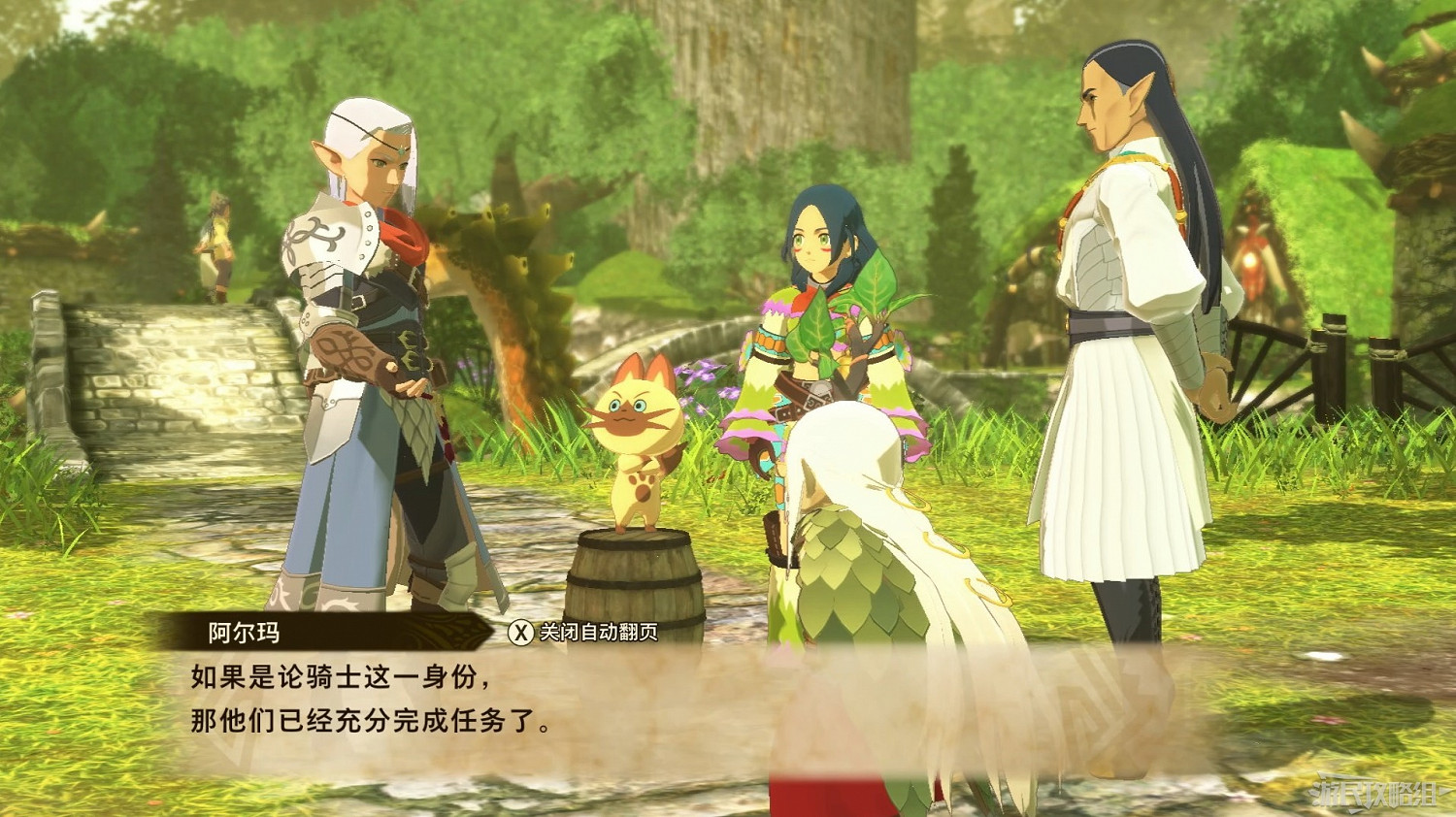
Task: Click the white-haired character in the foreground
Action: point(864,582)
